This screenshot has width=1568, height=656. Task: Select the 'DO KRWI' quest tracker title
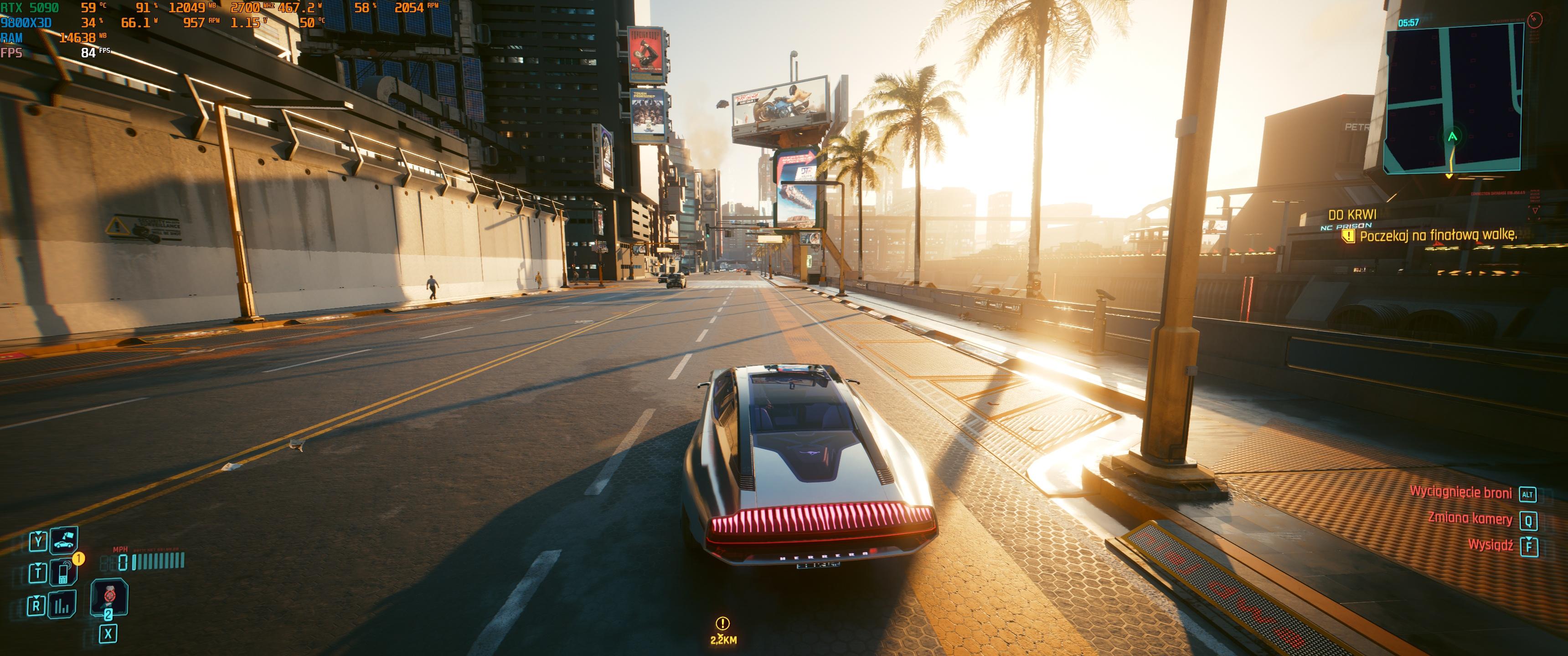pyautogui.click(x=1352, y=215)
